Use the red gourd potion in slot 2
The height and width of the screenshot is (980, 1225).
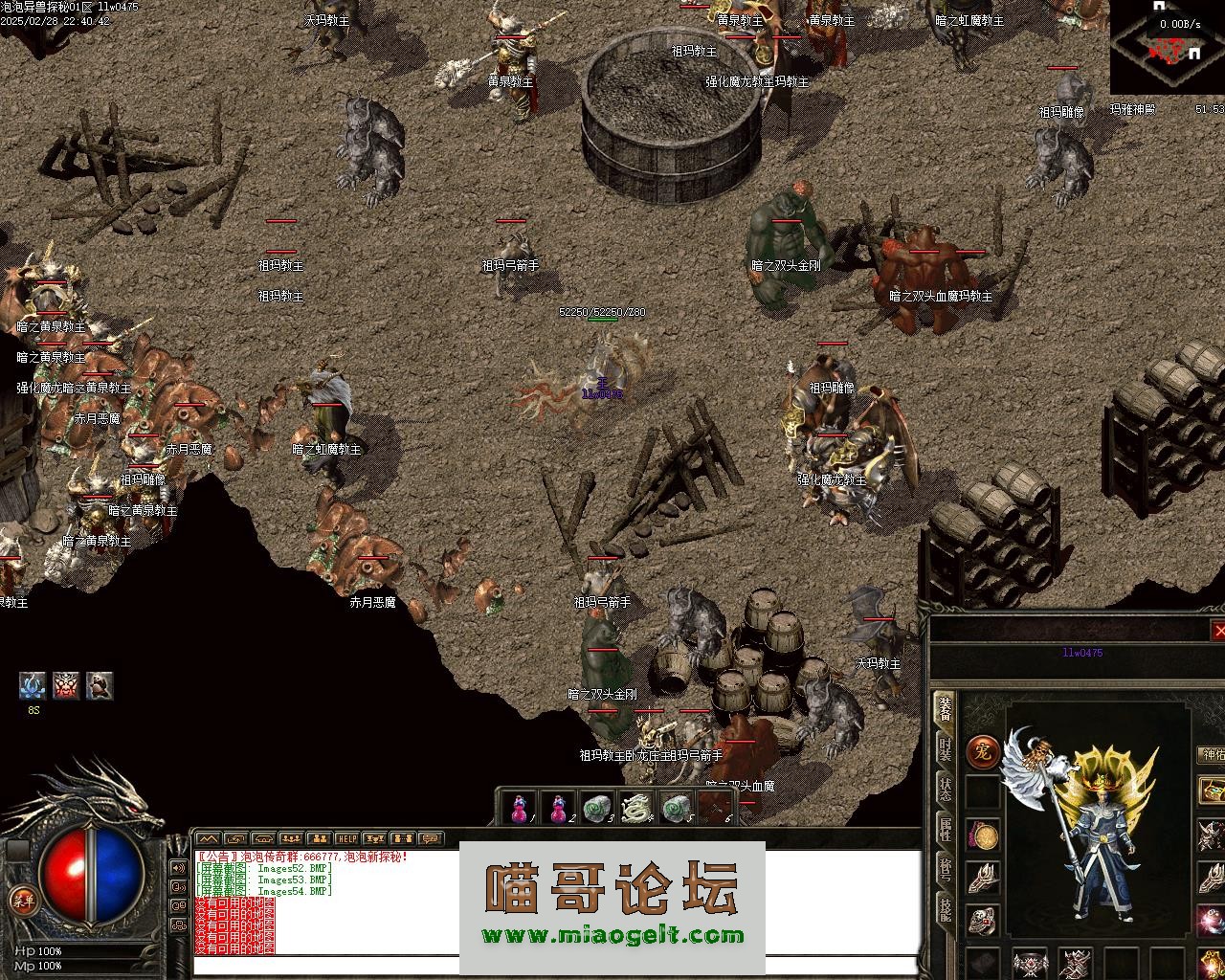(559, 808)
